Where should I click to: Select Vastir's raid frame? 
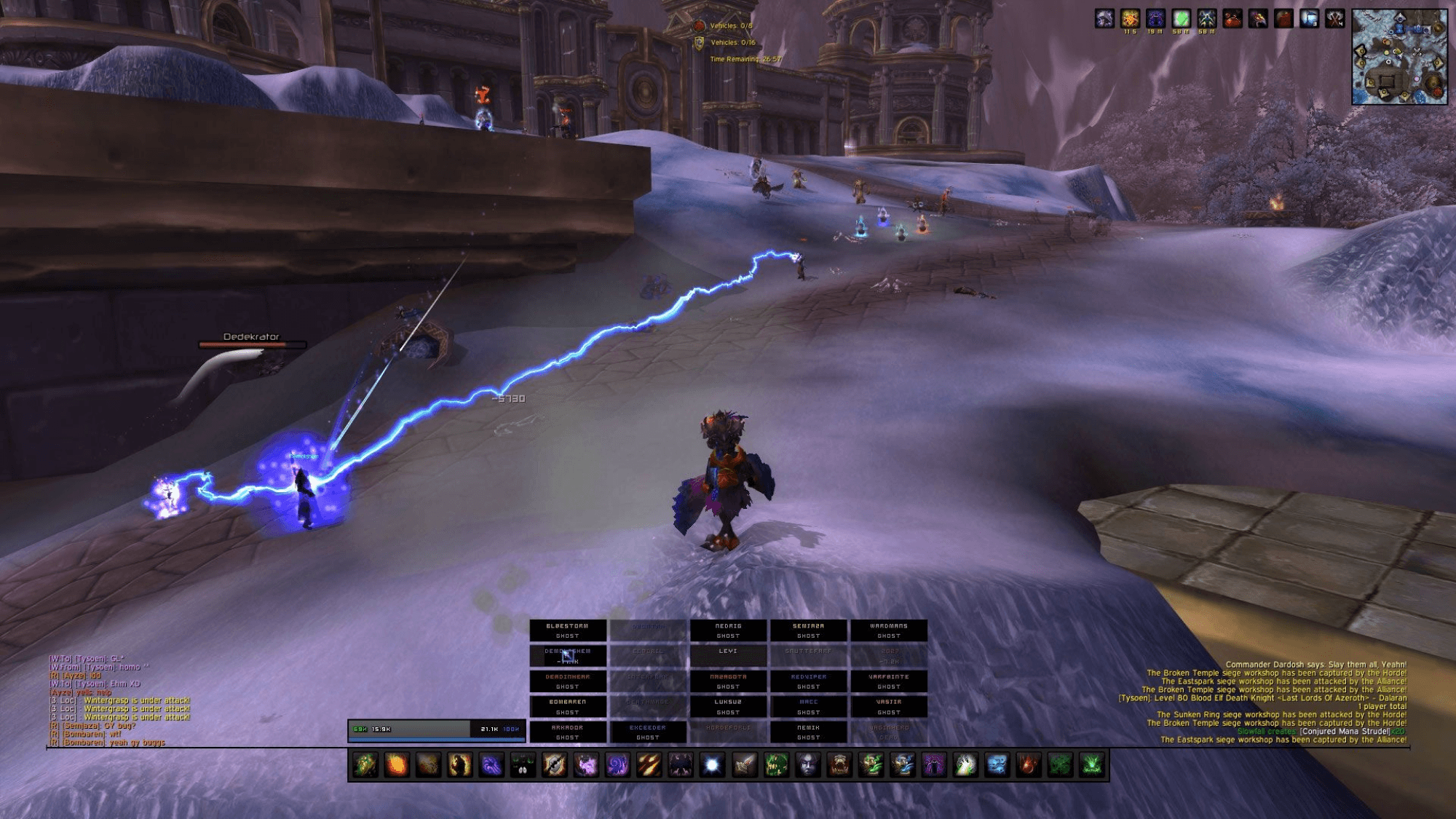click(x=888, y=707)
